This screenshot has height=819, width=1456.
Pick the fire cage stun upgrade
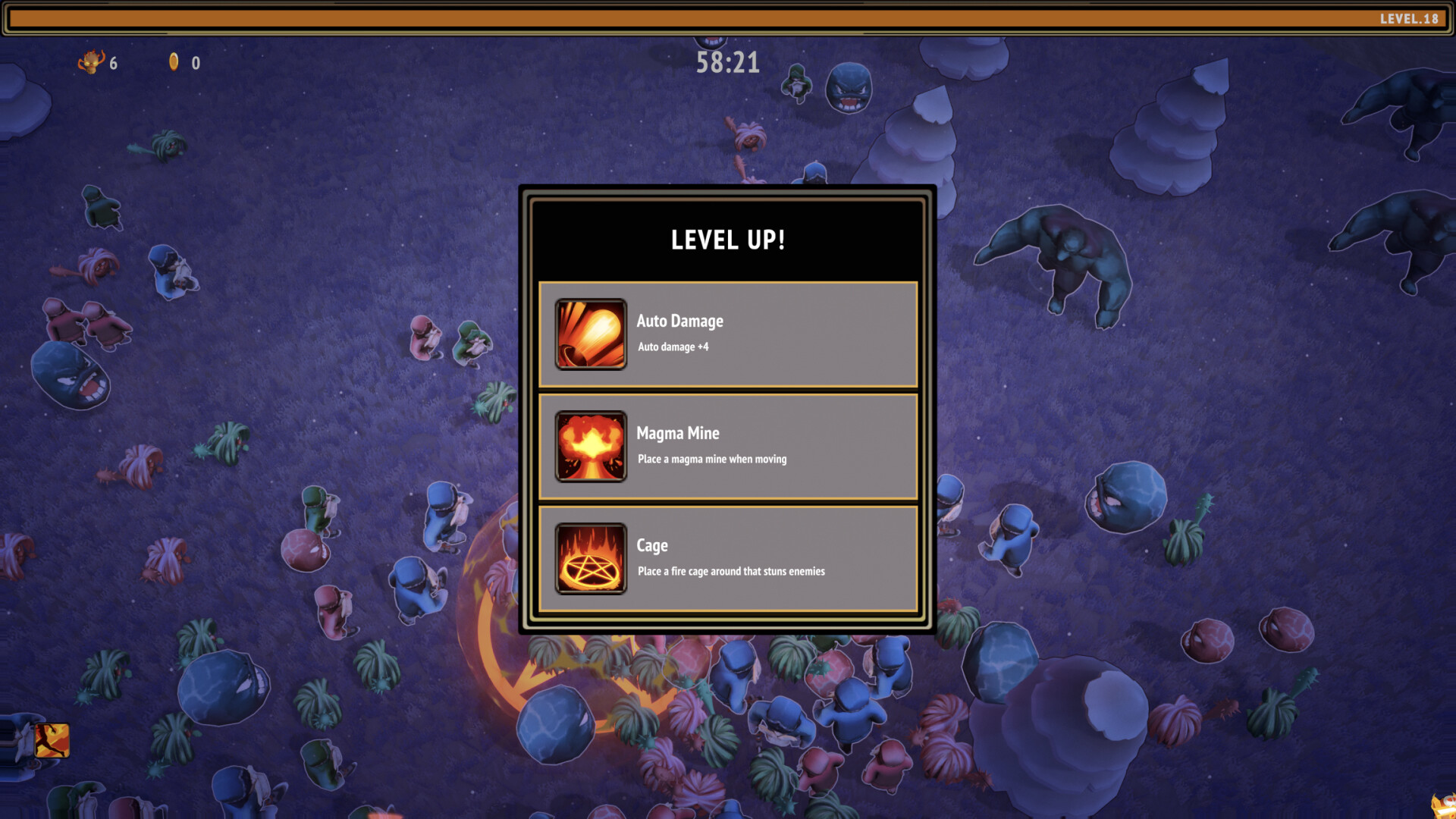tap(728, 559)
